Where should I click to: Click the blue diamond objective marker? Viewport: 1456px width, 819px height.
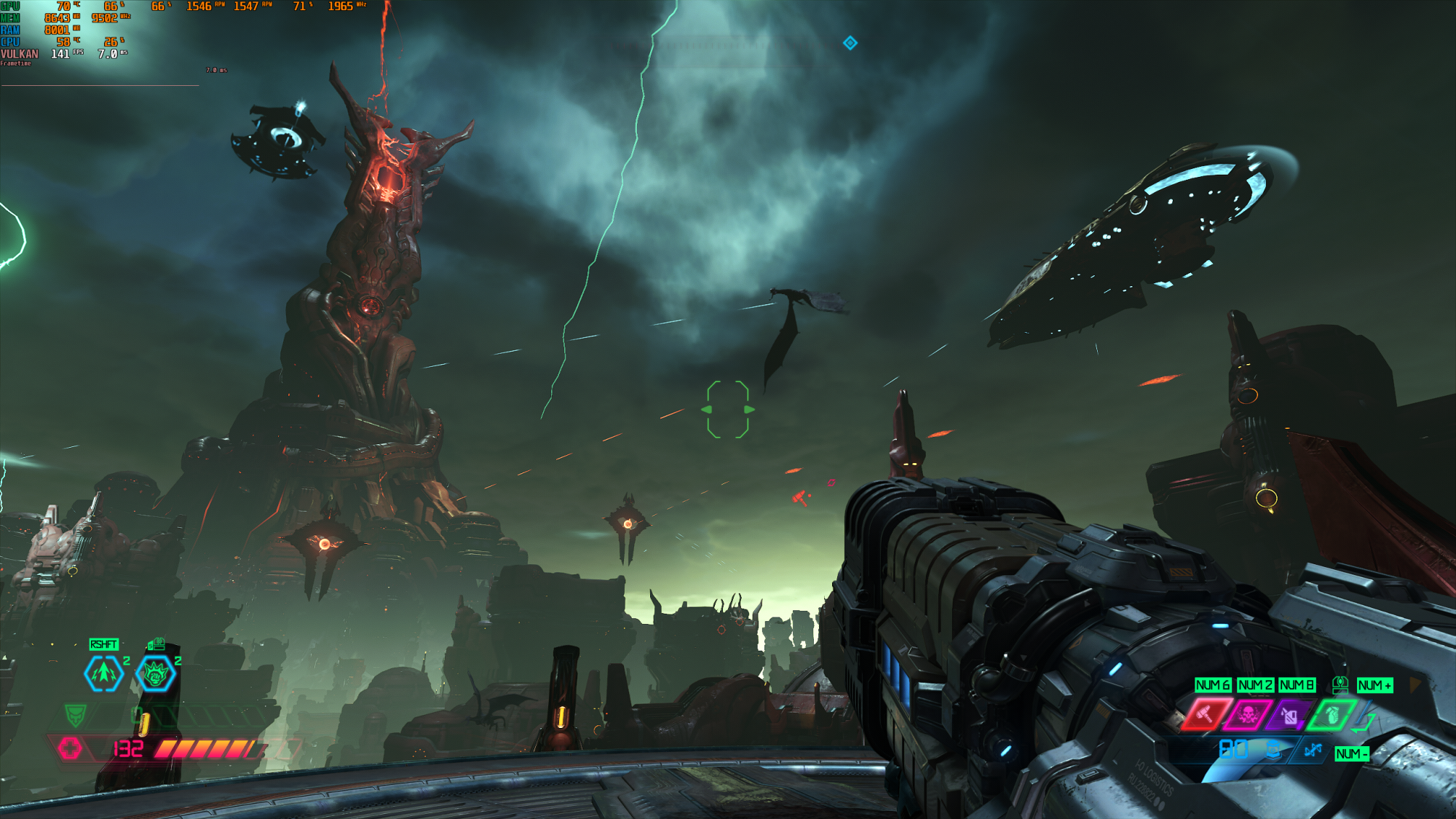pos(850,43)
